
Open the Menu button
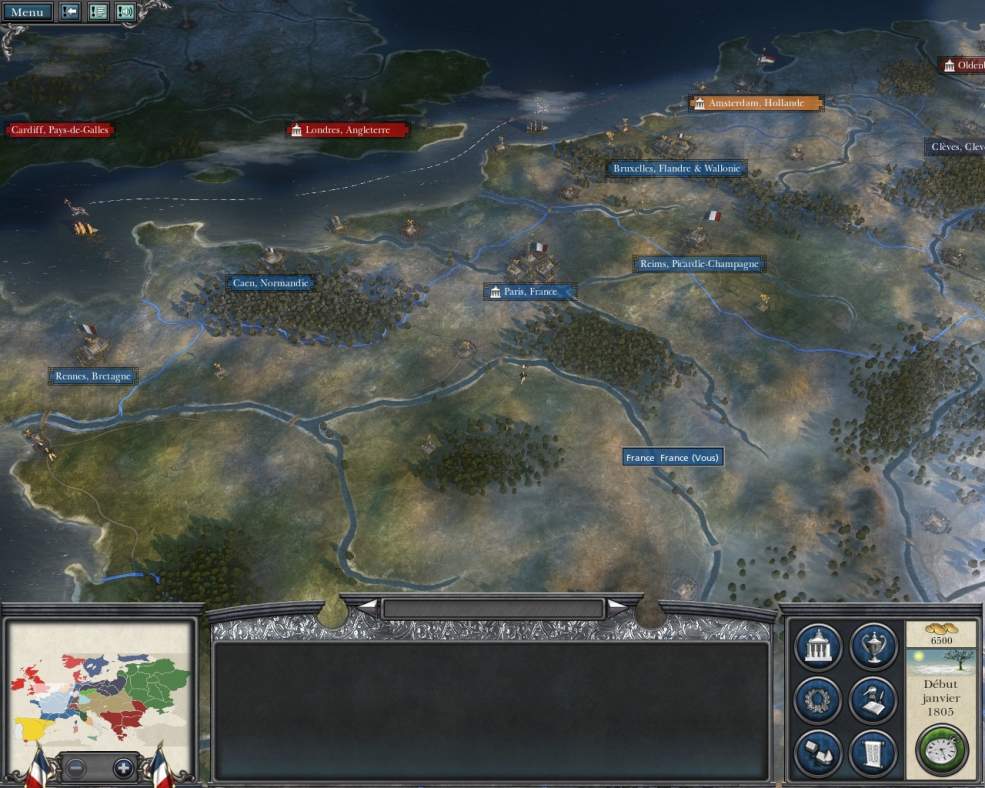[x=27, y=12]
